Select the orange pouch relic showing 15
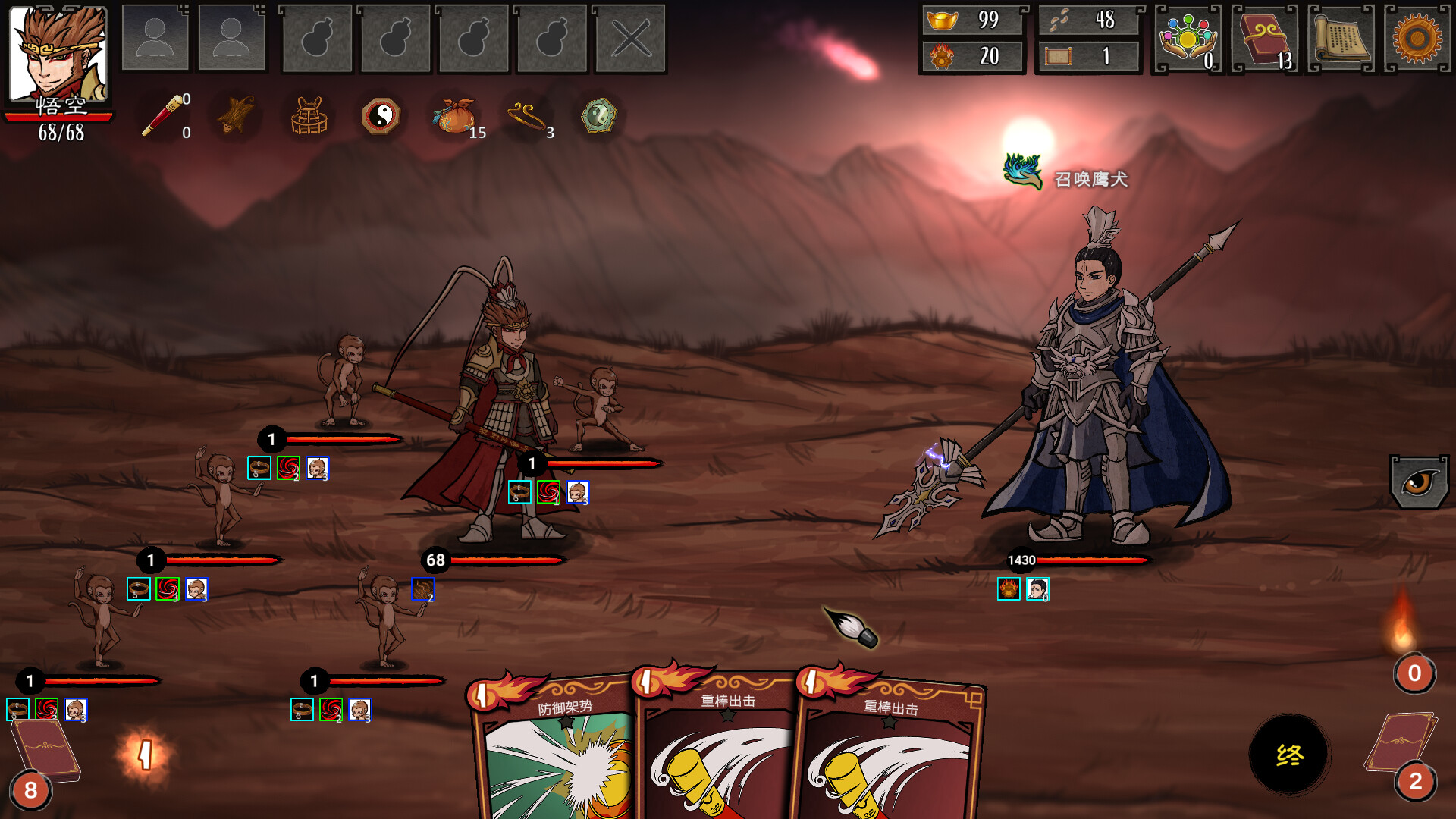The width and height of the screenshot is (1456, 819). [x=454, y=116]
